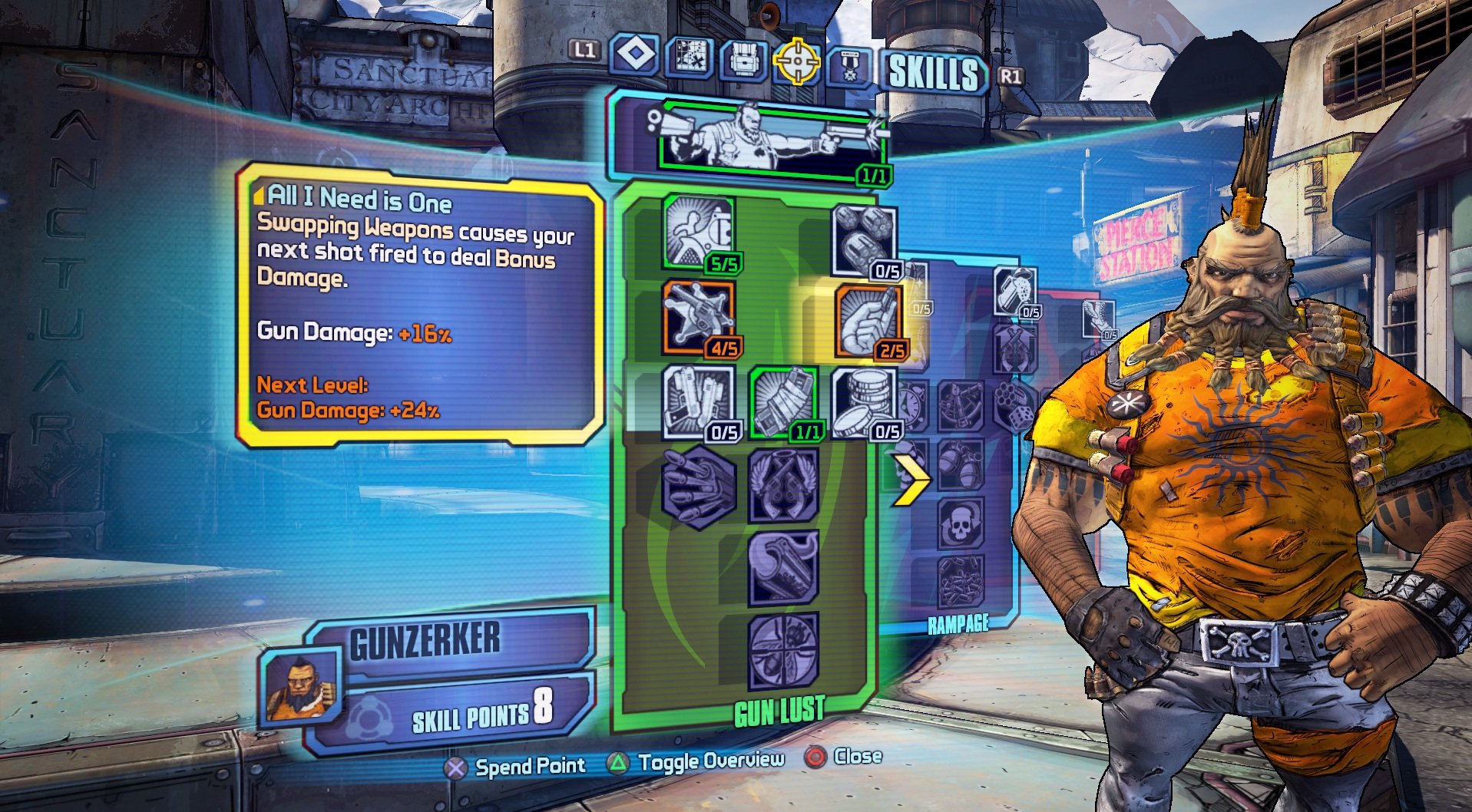Select the crosshair Skills tab

click(796, 61)
